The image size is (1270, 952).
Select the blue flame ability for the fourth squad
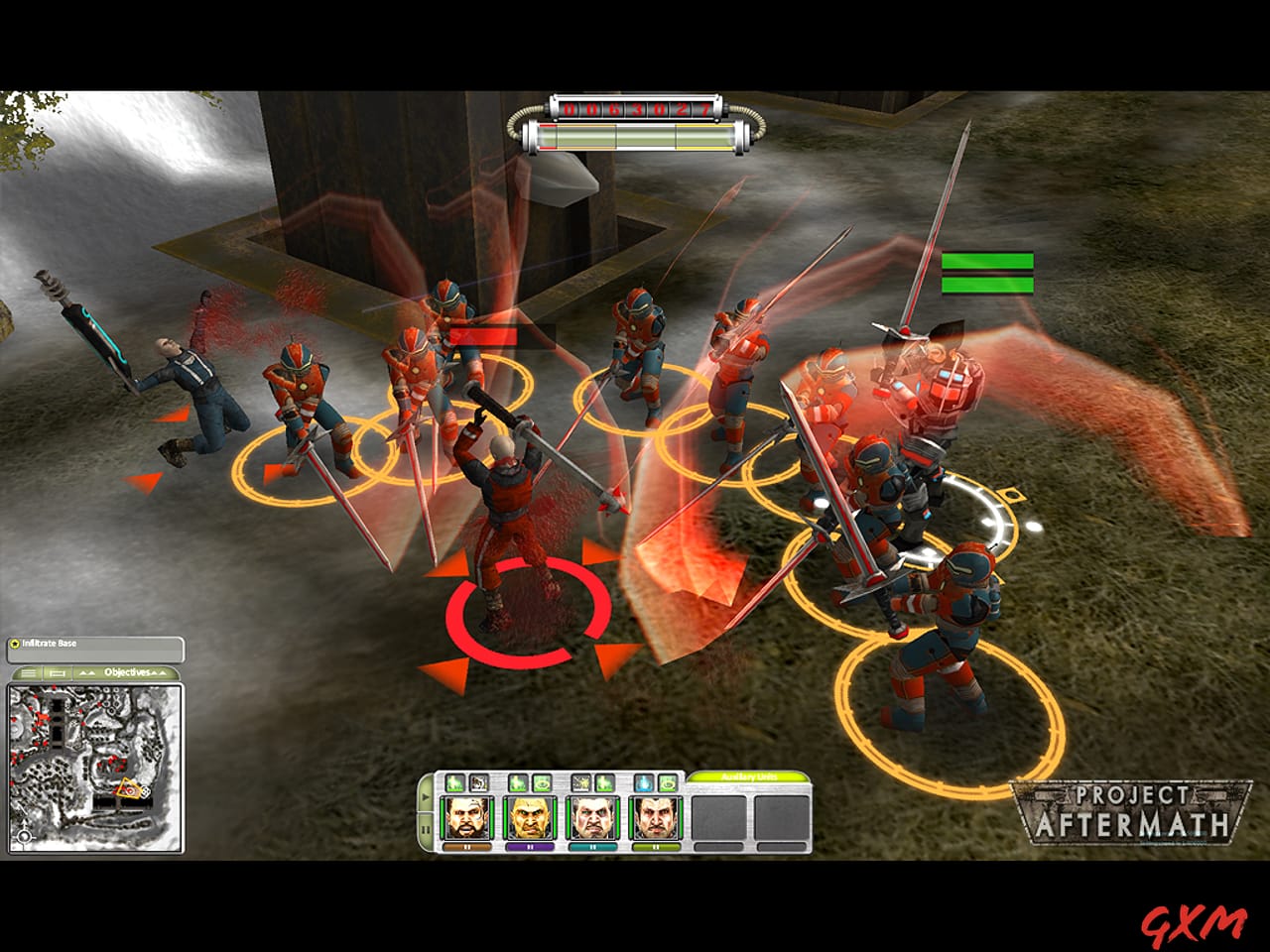click(646, 781)
